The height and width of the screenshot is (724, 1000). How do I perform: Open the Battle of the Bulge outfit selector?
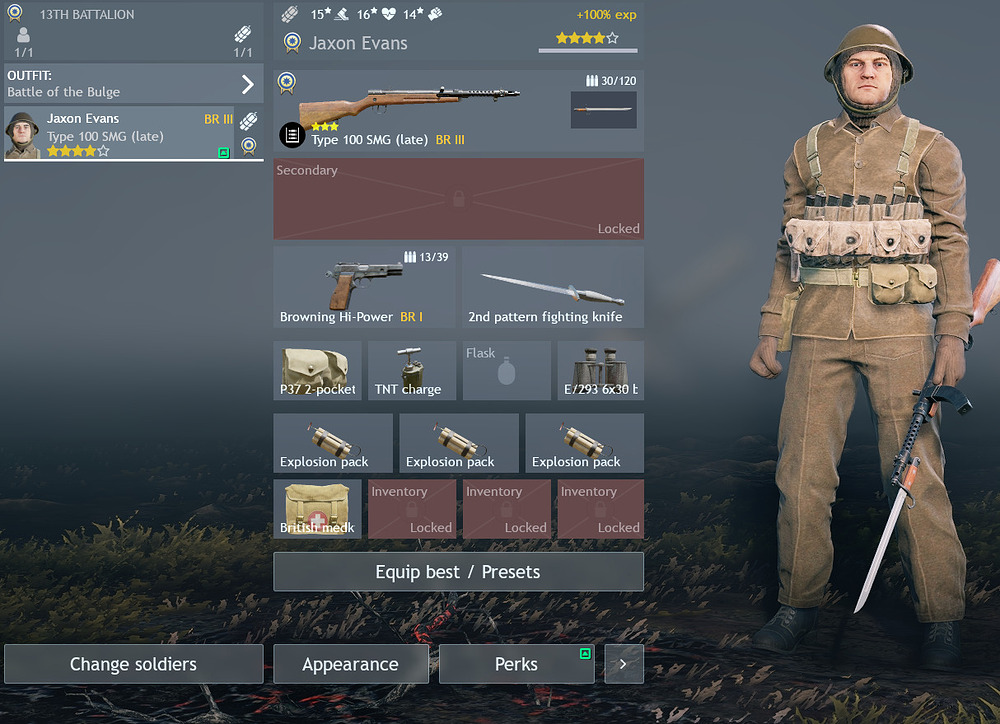(x=133, y=83)
